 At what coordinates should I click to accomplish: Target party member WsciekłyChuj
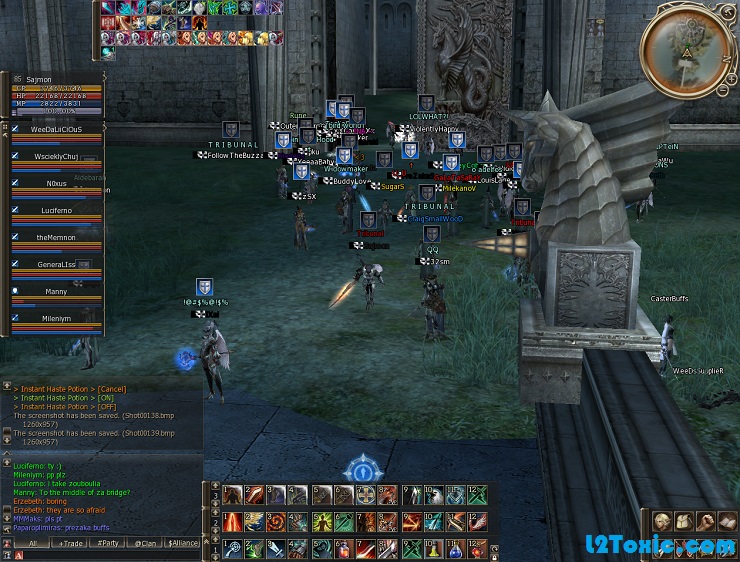(57, 157)
